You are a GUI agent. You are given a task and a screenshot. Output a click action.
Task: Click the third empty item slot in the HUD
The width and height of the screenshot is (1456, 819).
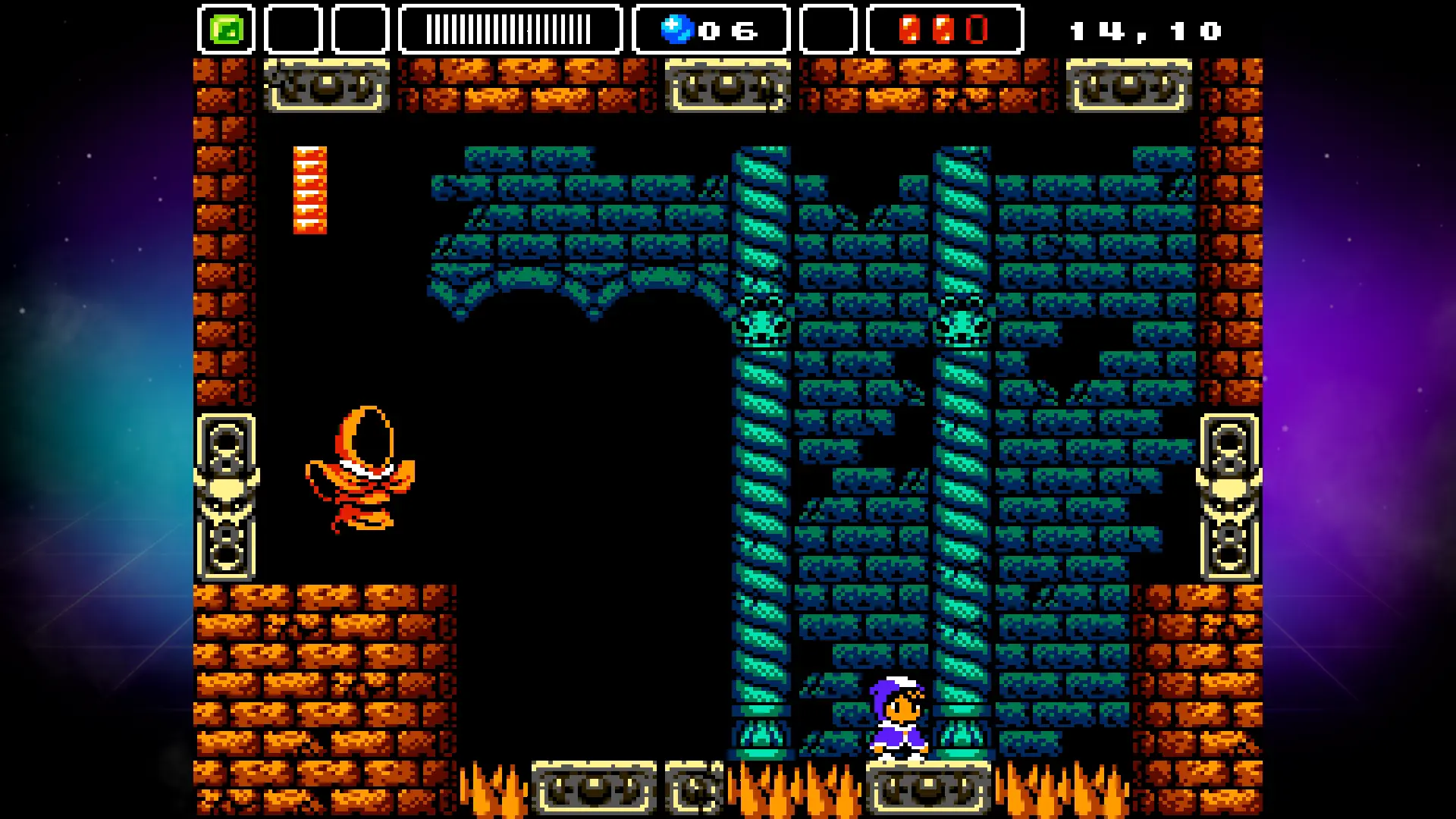coord(360,29)
